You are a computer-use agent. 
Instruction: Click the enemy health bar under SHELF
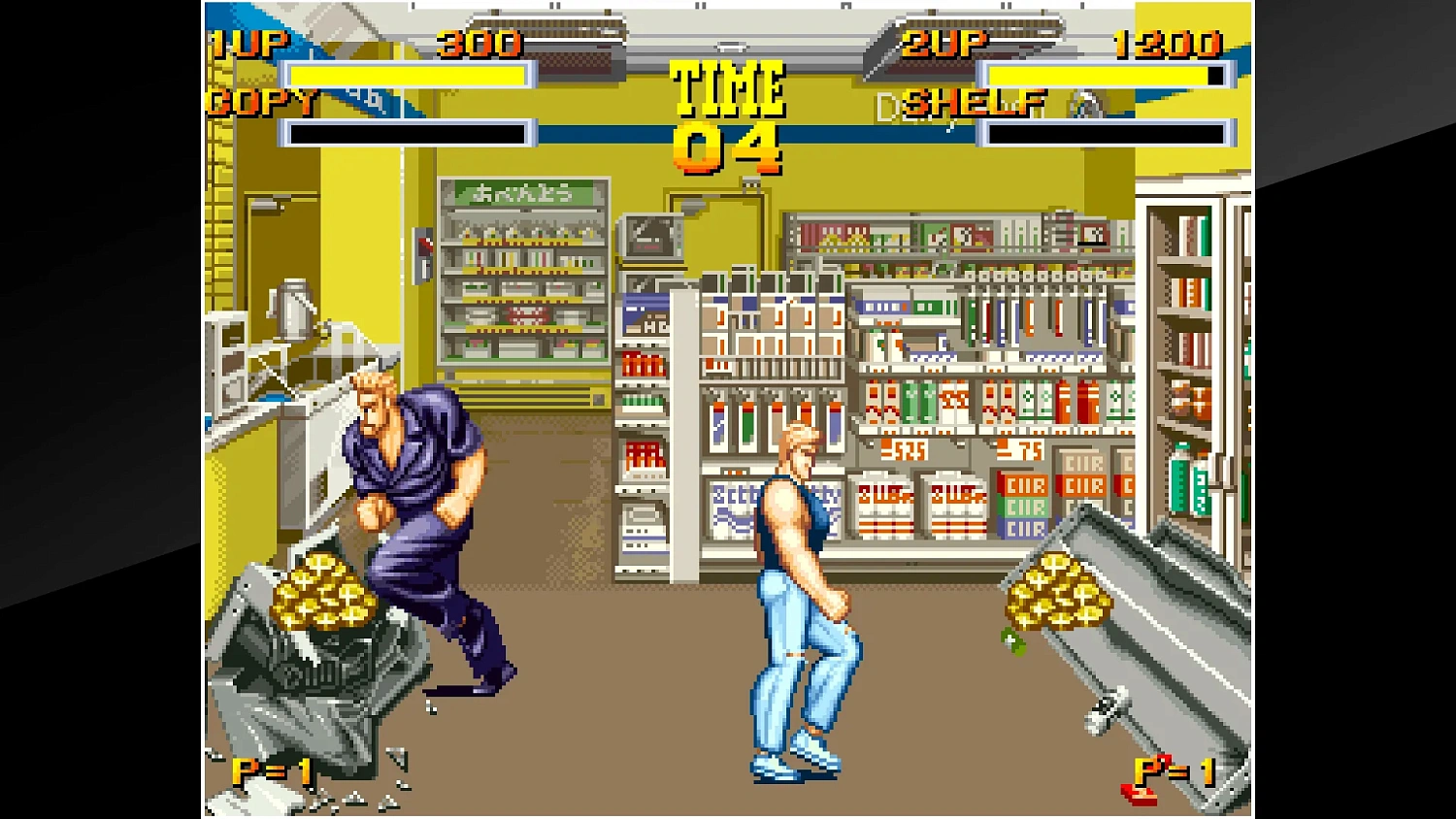pos(1107,133)
